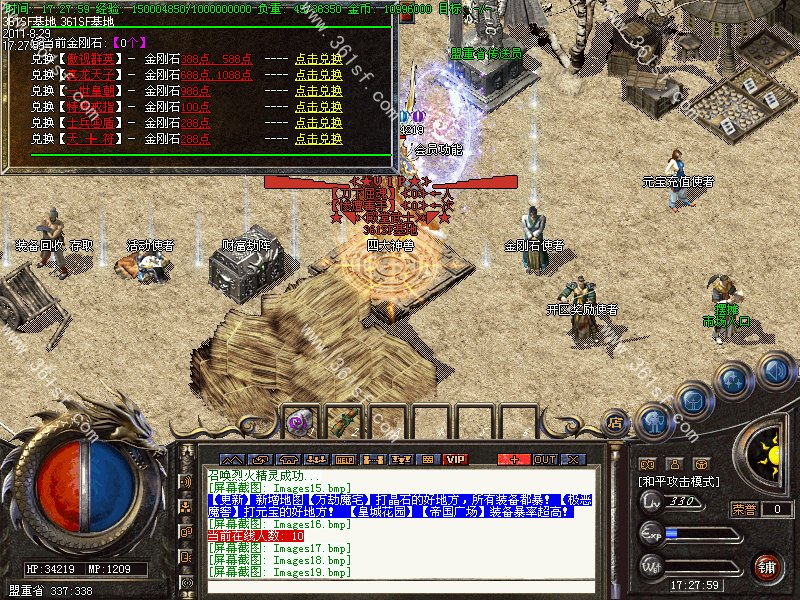Click the 荣誉 honor button
This screenshot has width=800, height=600.
[745, 508]
